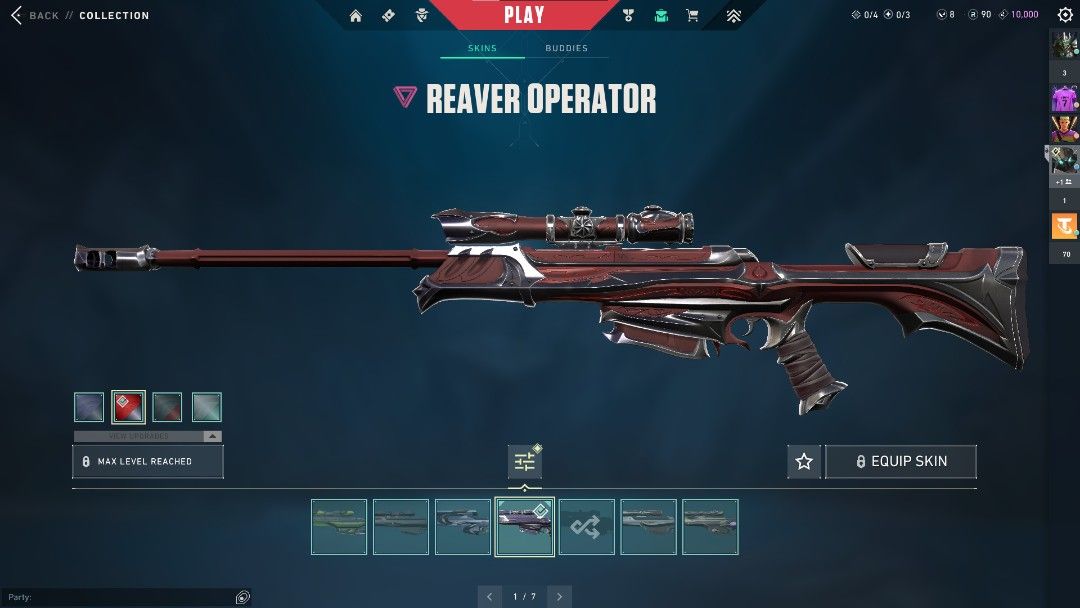Switch to the Buddies tab
The height and width of the screenshot is (608, 1080).
tap(566, 48)
